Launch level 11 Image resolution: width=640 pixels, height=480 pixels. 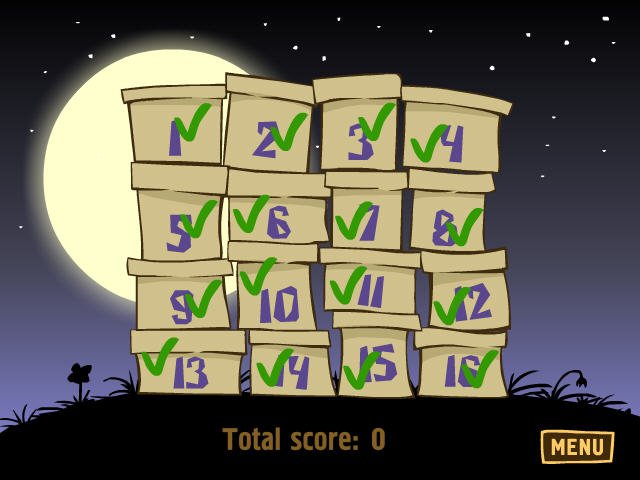[368, 289]
